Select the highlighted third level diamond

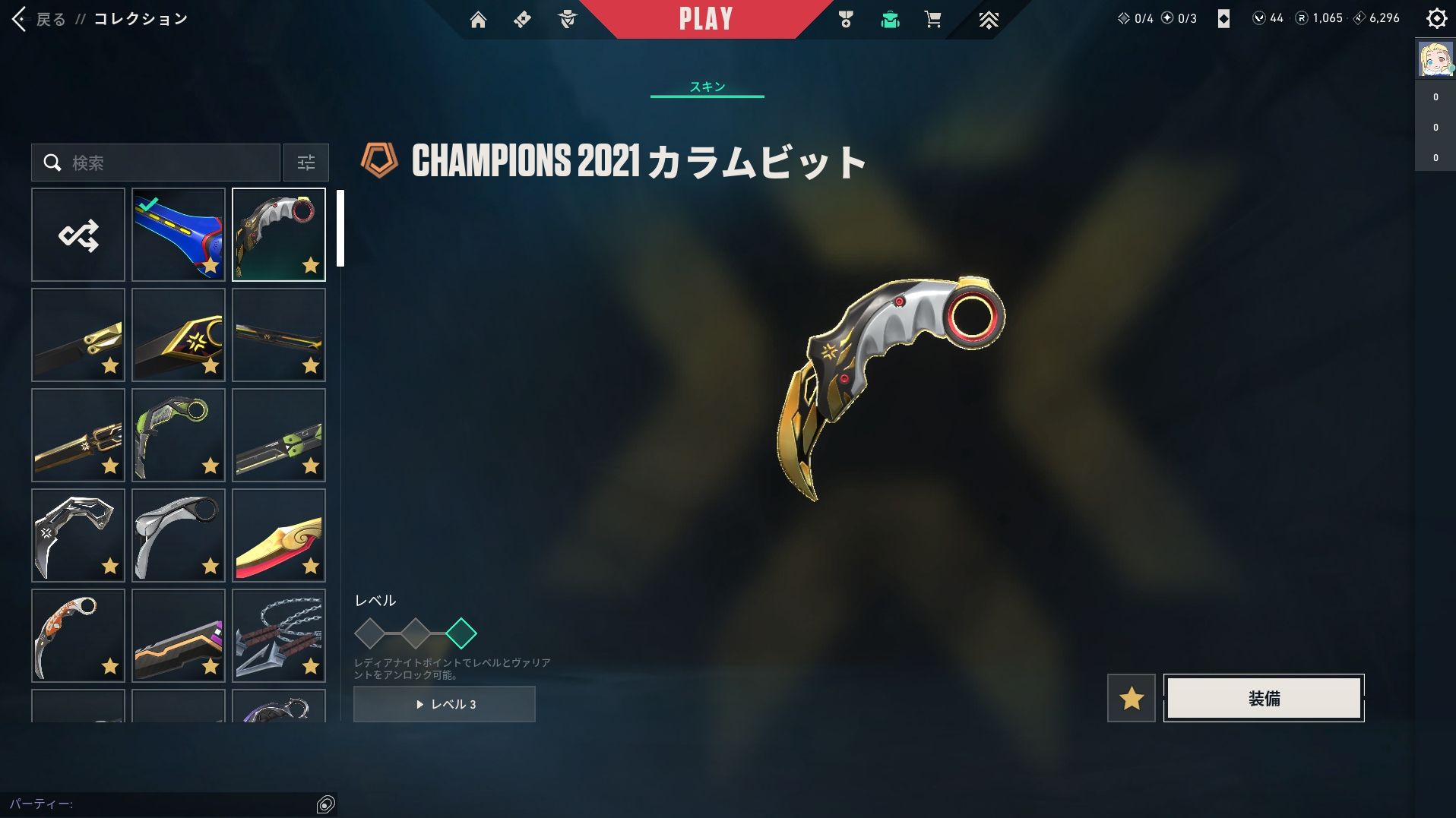tap(461, 633)
